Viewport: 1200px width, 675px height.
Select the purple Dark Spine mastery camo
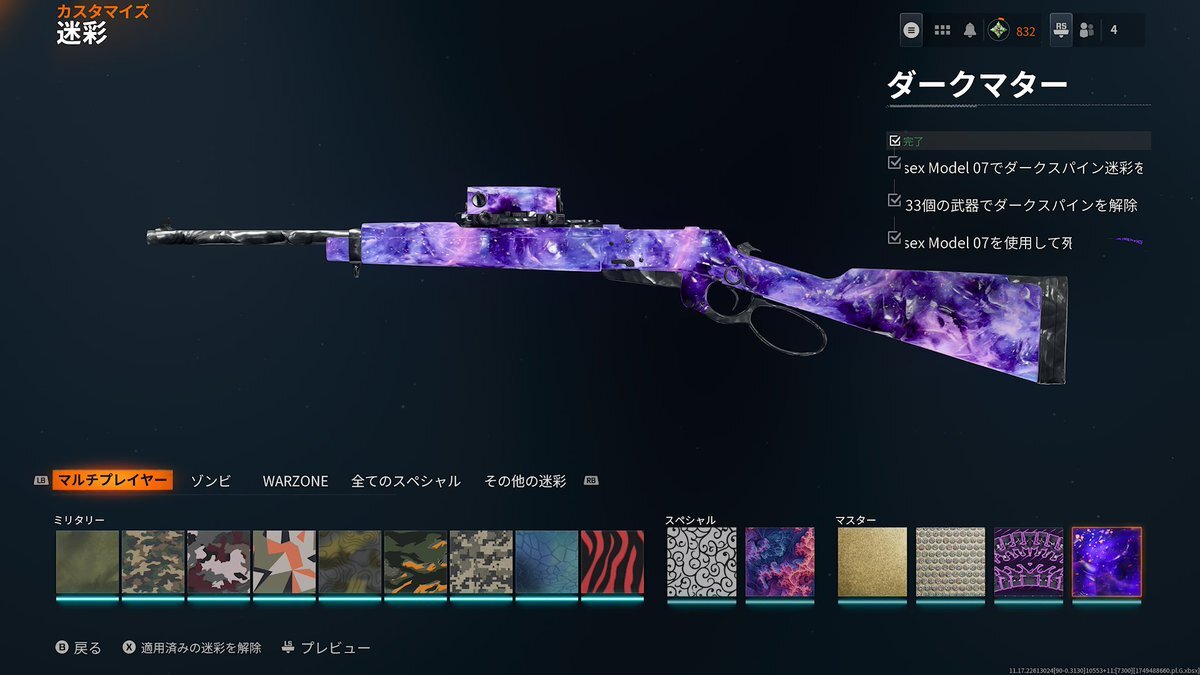[1028, 562]
